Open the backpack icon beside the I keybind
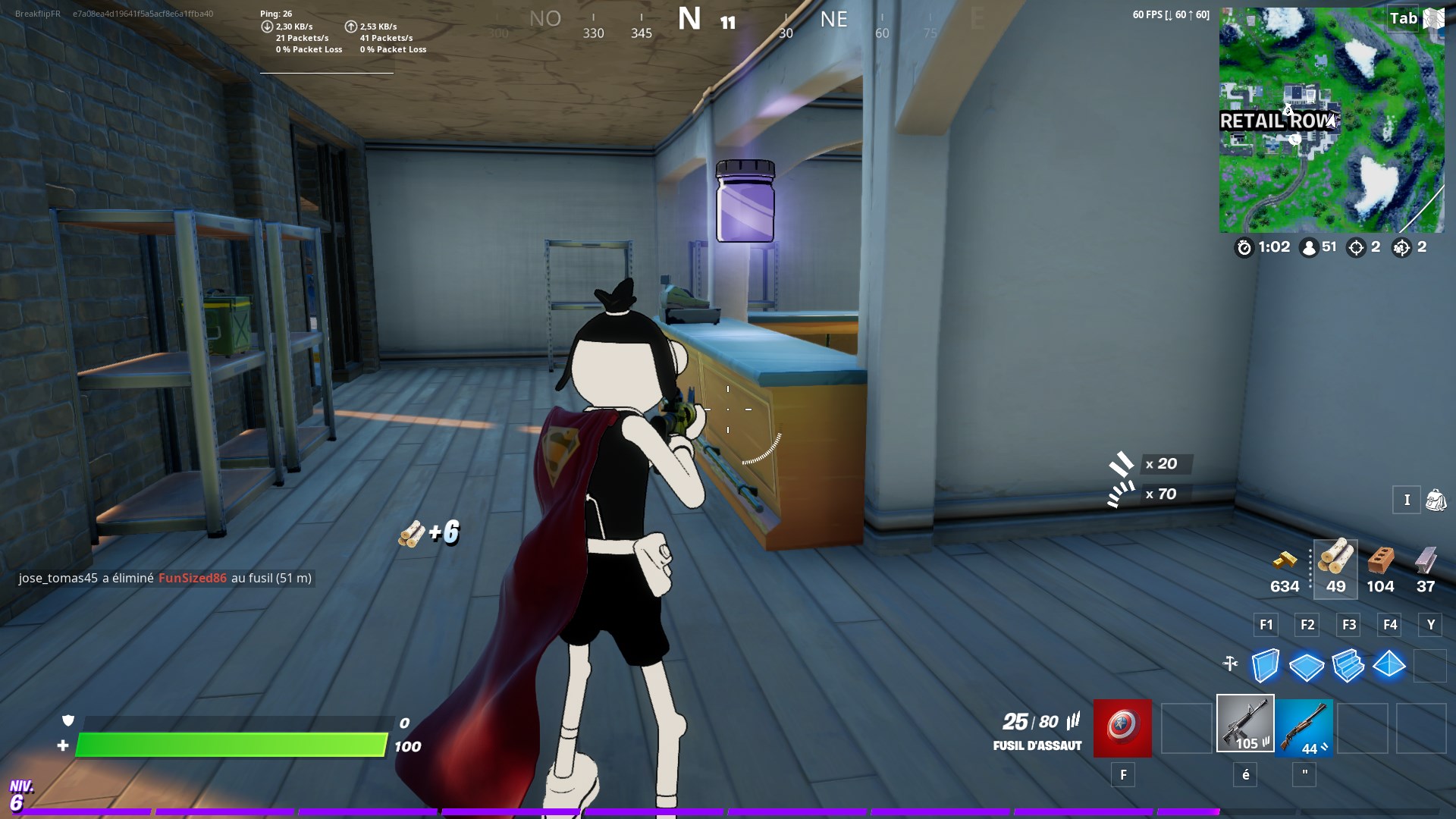The image size is (1456, 819). [1435, 500]
